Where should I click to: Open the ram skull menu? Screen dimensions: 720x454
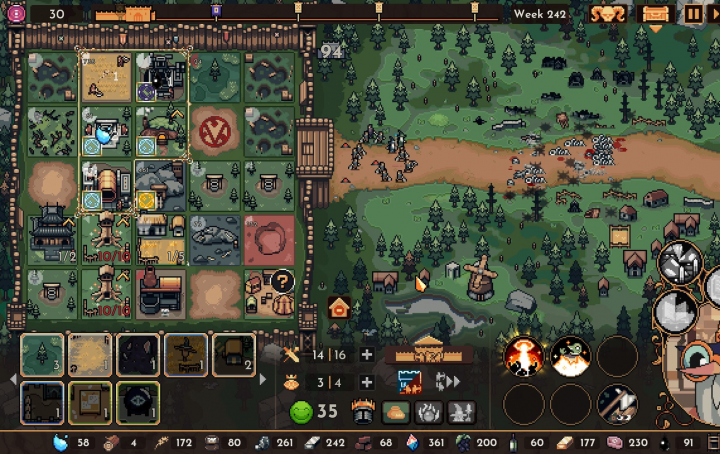[607, 14]
